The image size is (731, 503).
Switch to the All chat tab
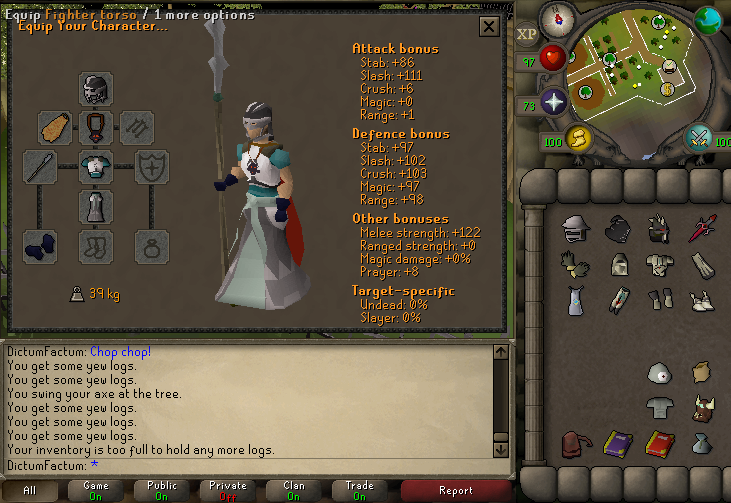(30, 491)
